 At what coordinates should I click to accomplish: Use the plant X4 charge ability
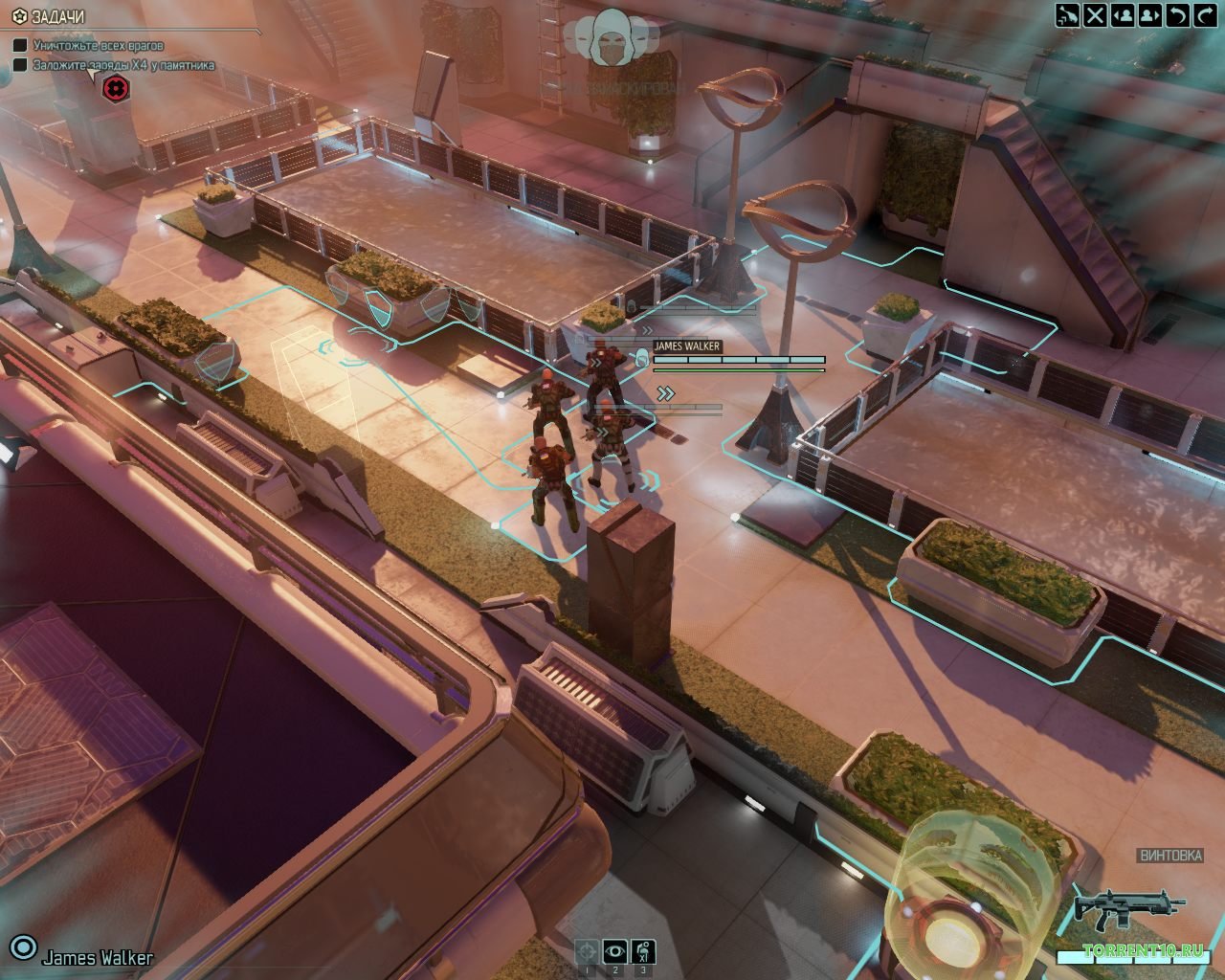[x=643, y=951]
